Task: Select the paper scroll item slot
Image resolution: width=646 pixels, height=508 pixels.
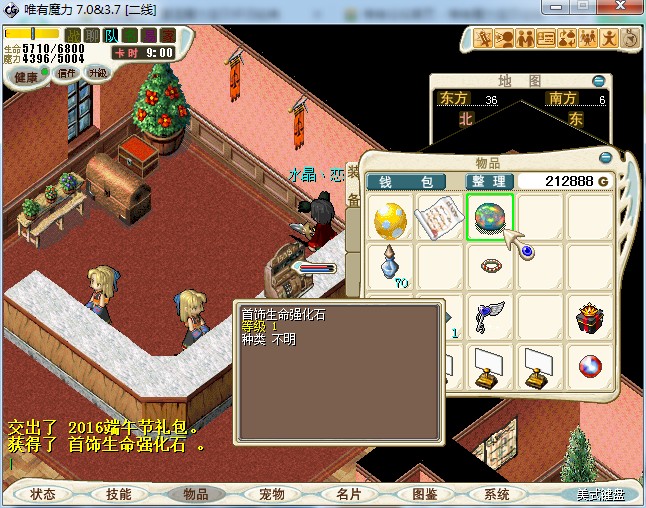Action: [x=440, y=218]
